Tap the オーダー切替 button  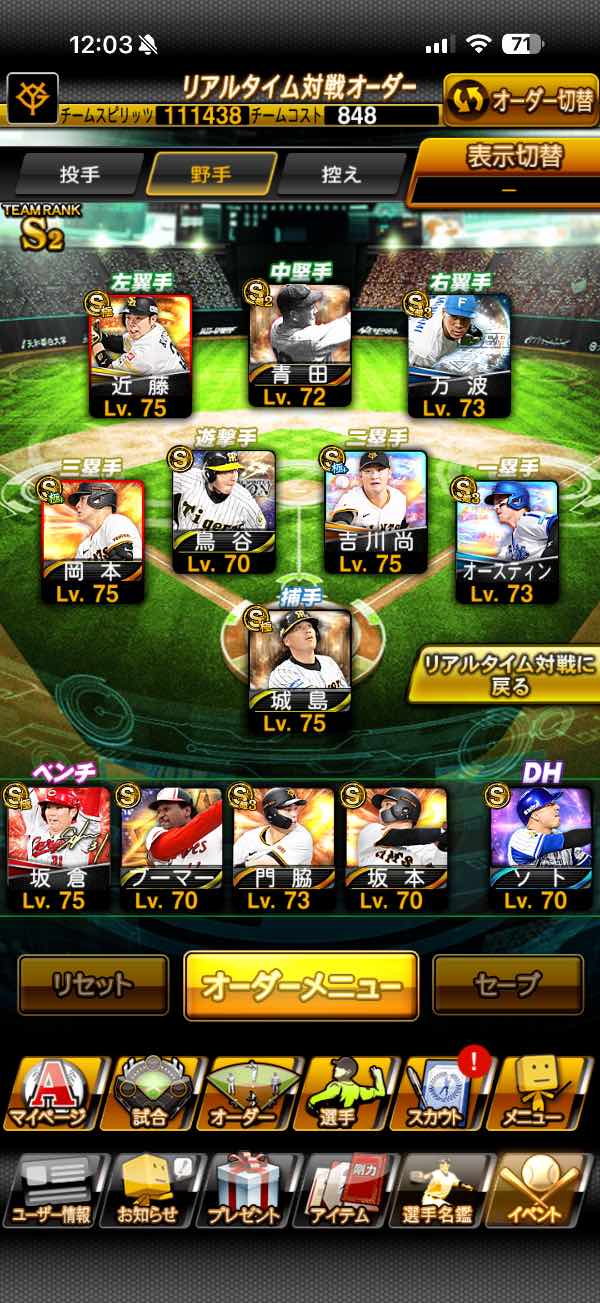(520, 102)
